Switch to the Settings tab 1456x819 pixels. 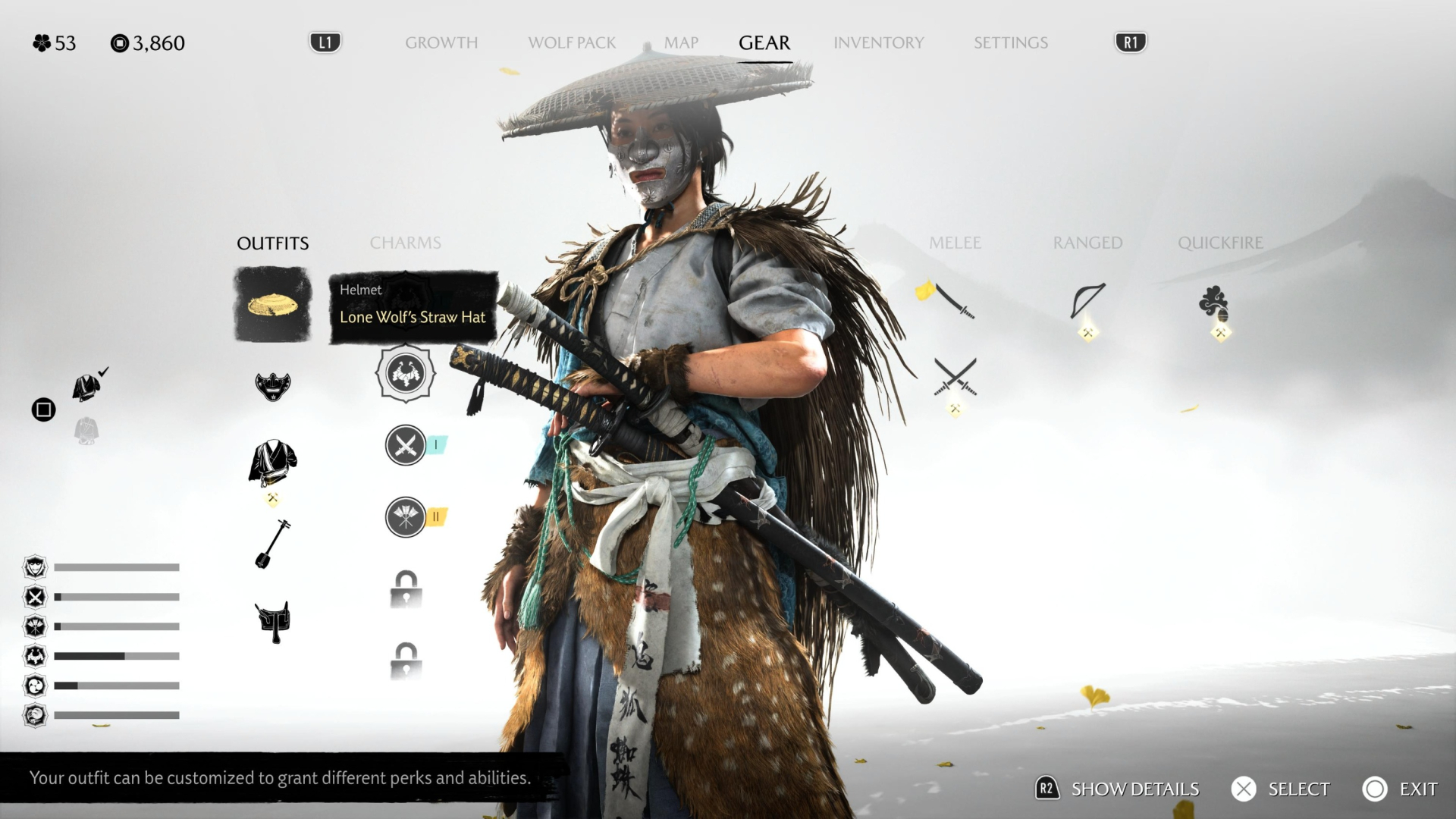[x=1010, y=43]
